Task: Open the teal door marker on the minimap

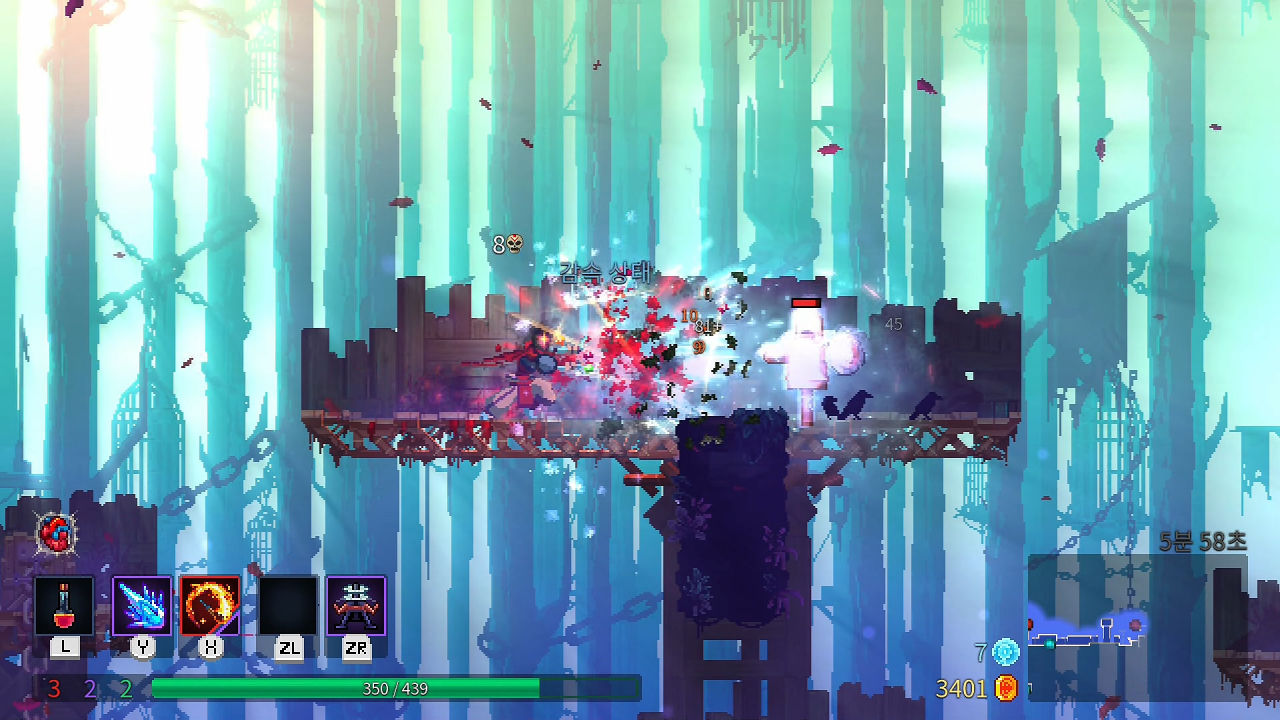Action: pyautogui.click(x=1050, y=643)
